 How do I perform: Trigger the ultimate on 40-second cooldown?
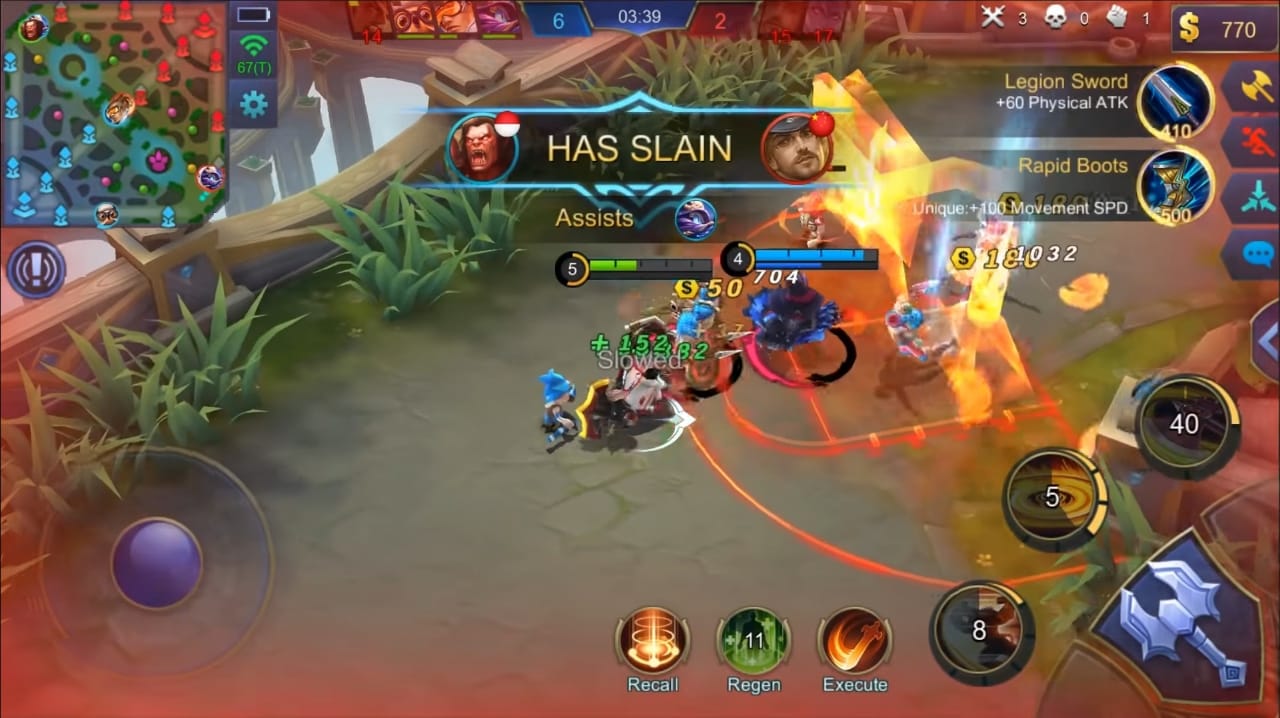1185,423
